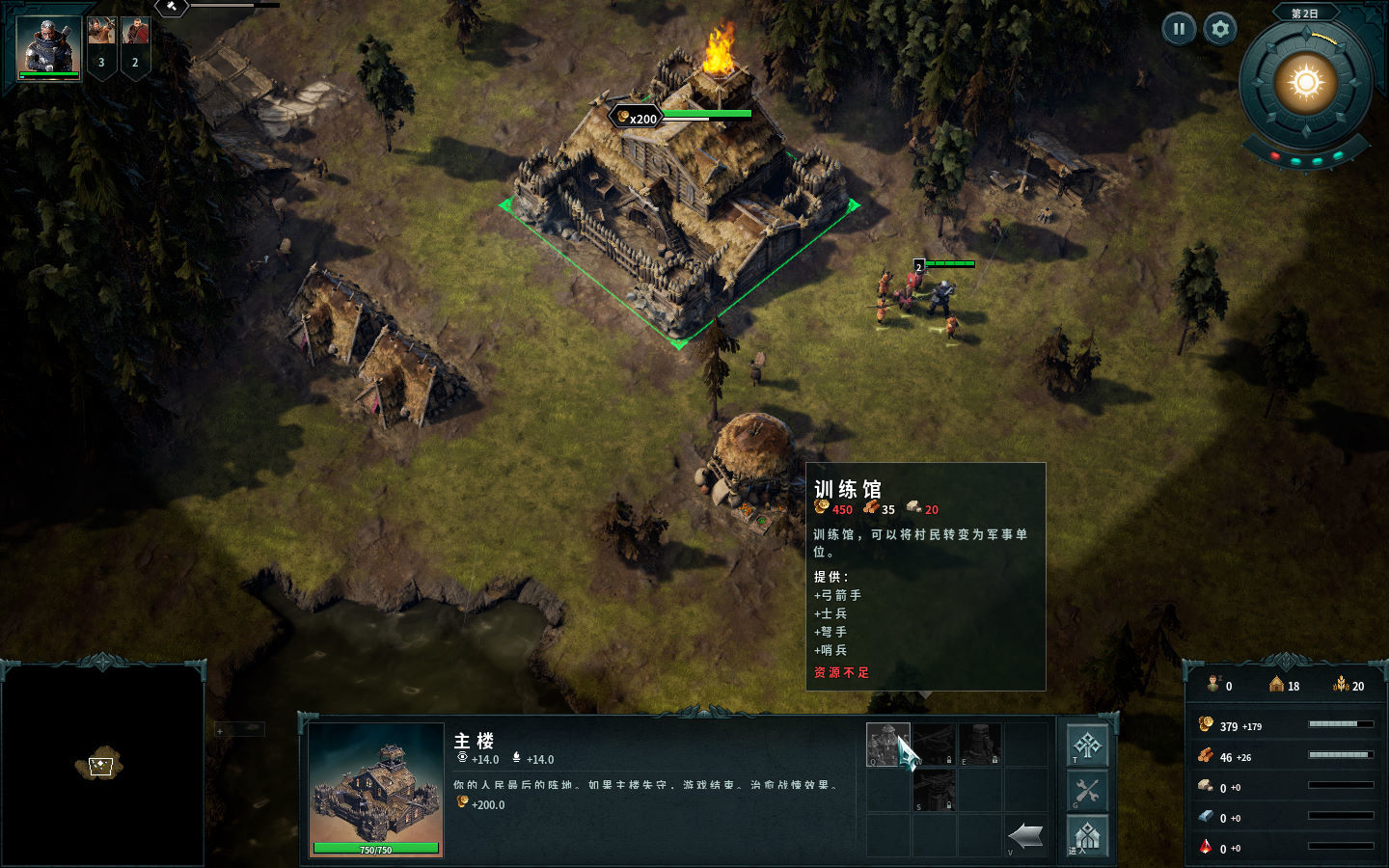Select the hero portrait

click(48, 48)
